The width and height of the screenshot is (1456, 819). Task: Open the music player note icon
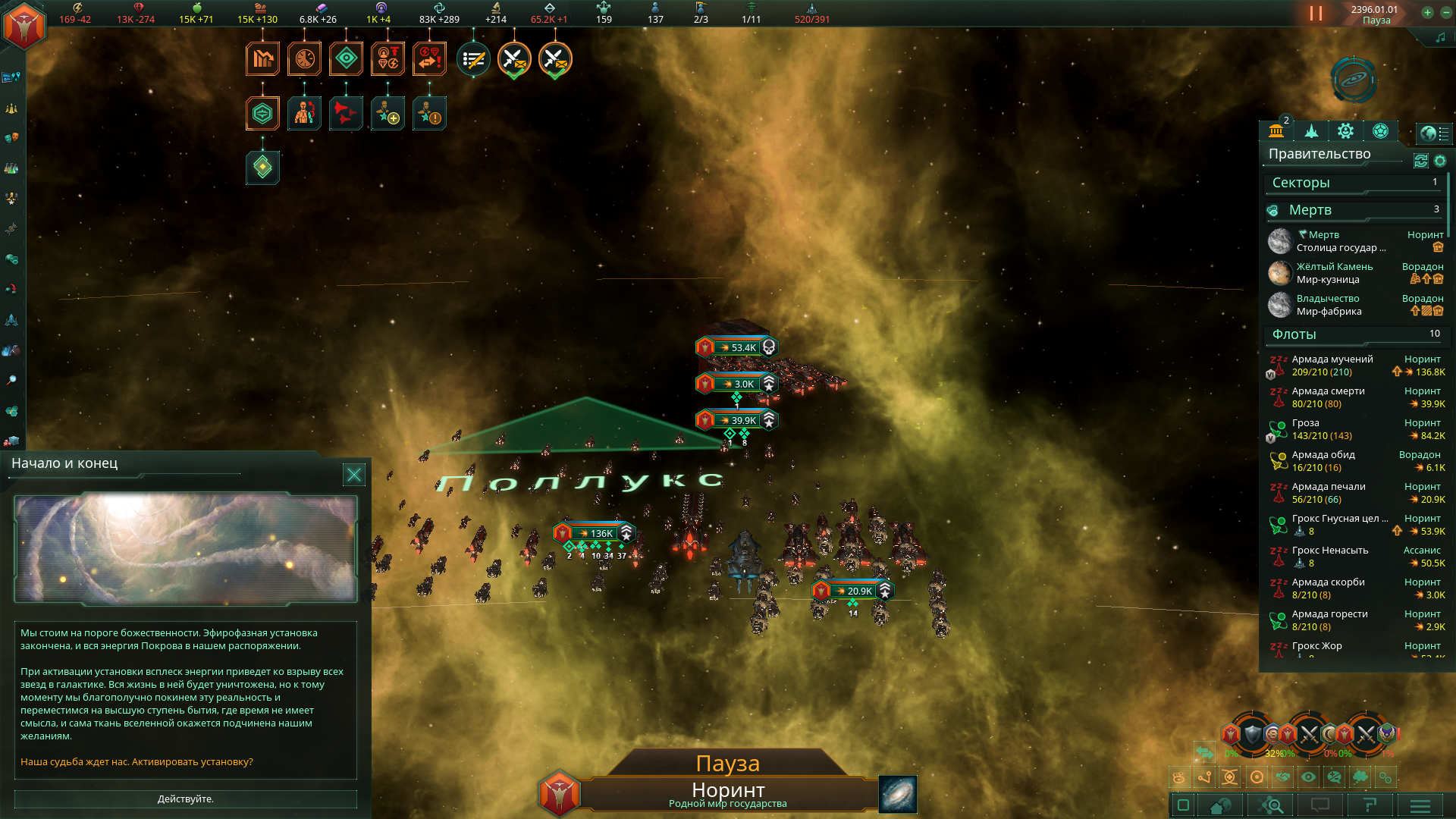click(x=1440, y=37)
